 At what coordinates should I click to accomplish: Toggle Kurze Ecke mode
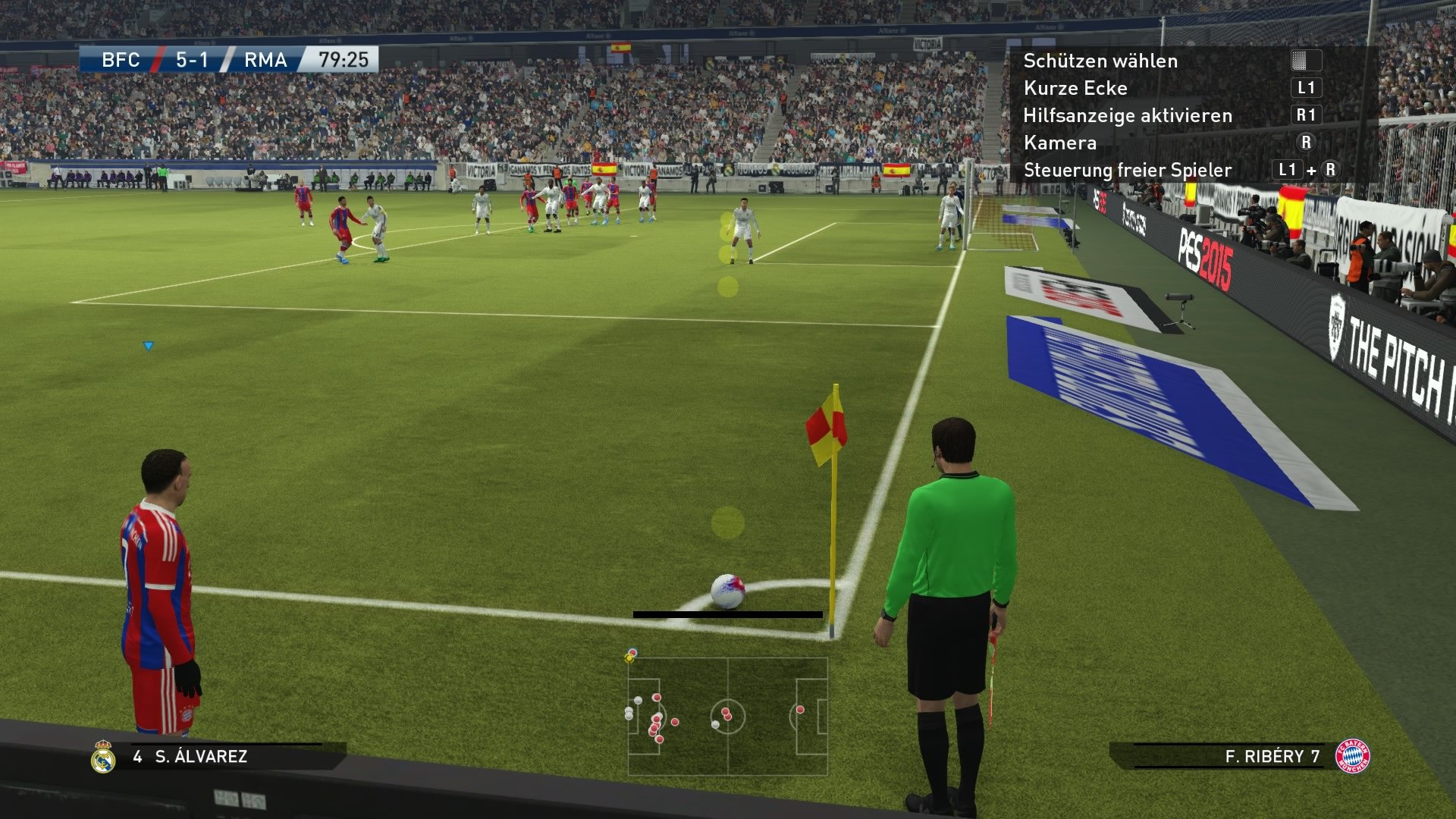(1075, 88)
